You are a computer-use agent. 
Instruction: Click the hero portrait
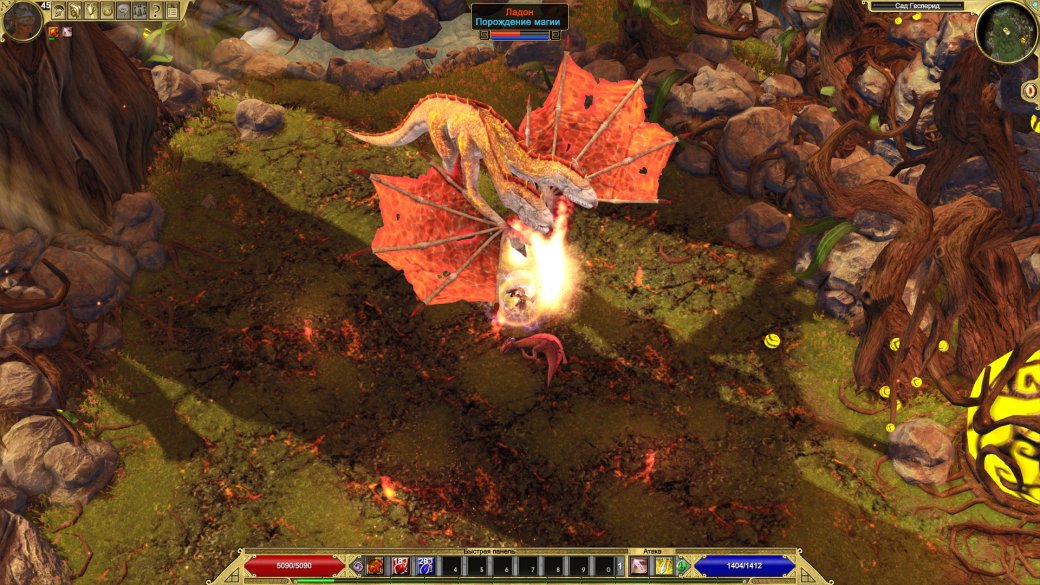pyautogui.click(x=21, y=21)
